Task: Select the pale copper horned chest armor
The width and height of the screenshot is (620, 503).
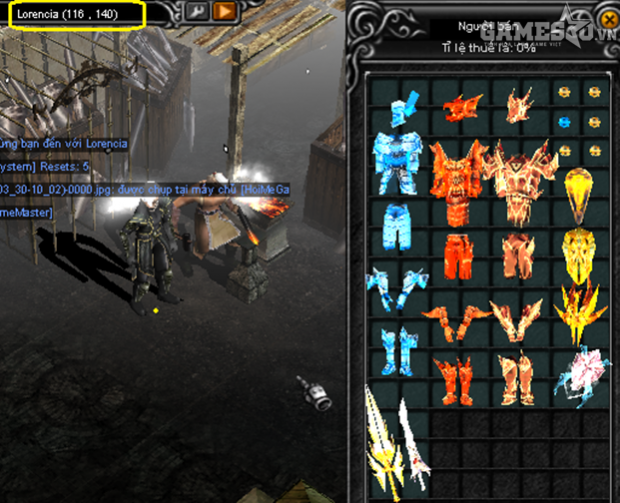Action: click(520, 180)
